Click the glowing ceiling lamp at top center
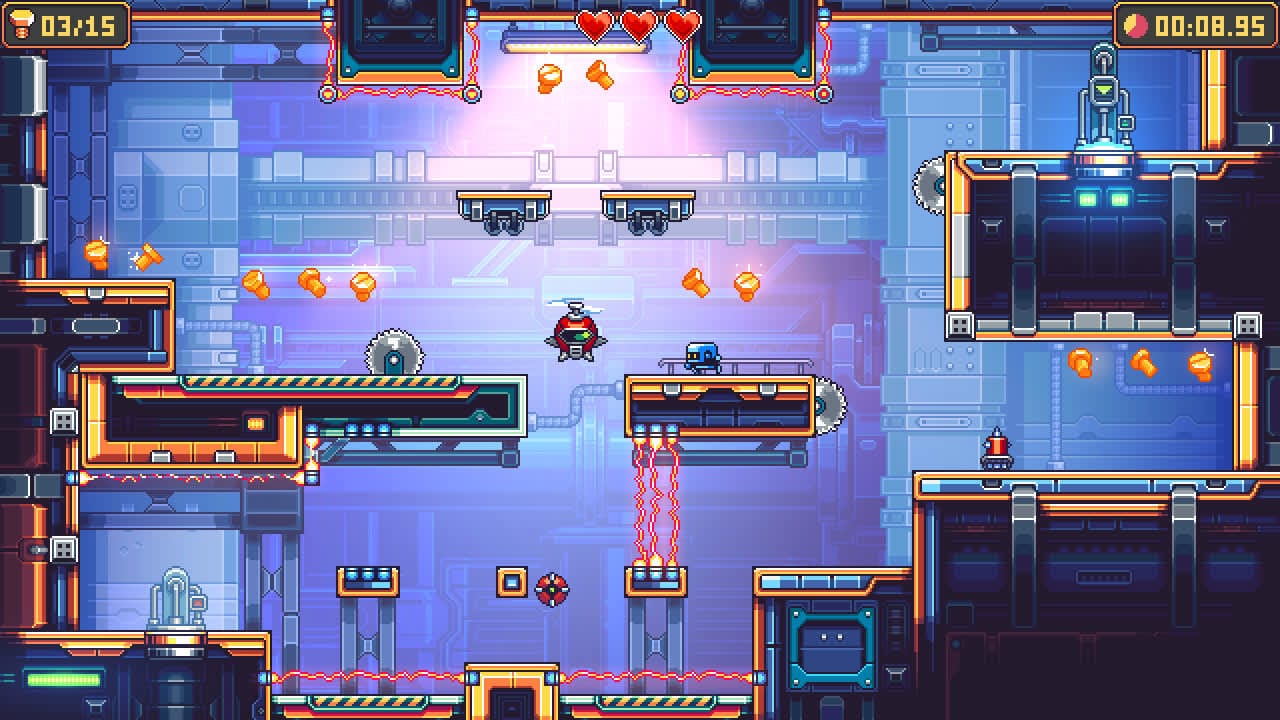 pos(578,42)
